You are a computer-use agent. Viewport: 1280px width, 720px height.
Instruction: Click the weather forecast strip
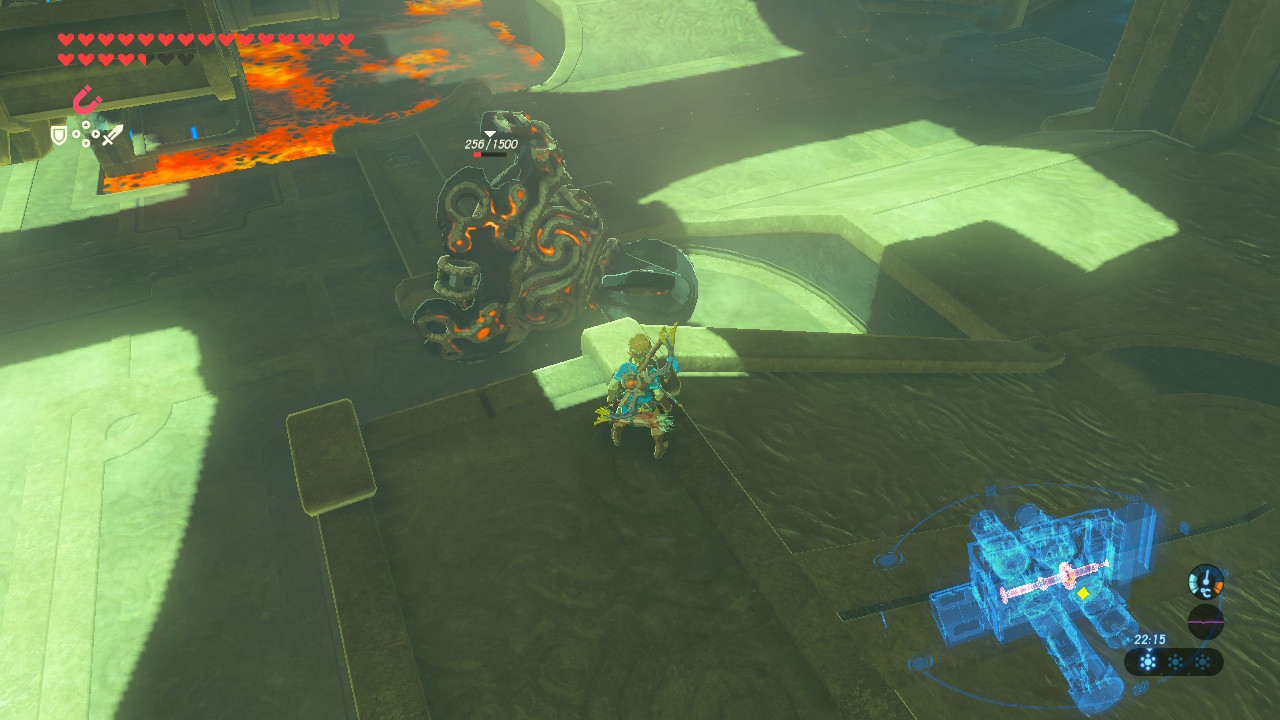point(1174,661)
